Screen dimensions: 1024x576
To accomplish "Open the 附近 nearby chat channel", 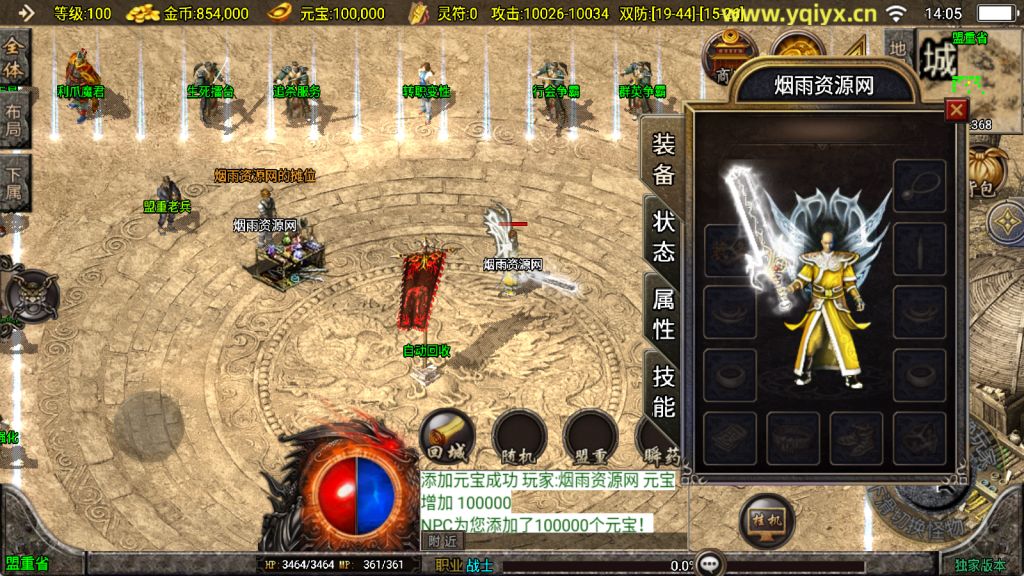I will pyautogui.click(x=442, y=540).
